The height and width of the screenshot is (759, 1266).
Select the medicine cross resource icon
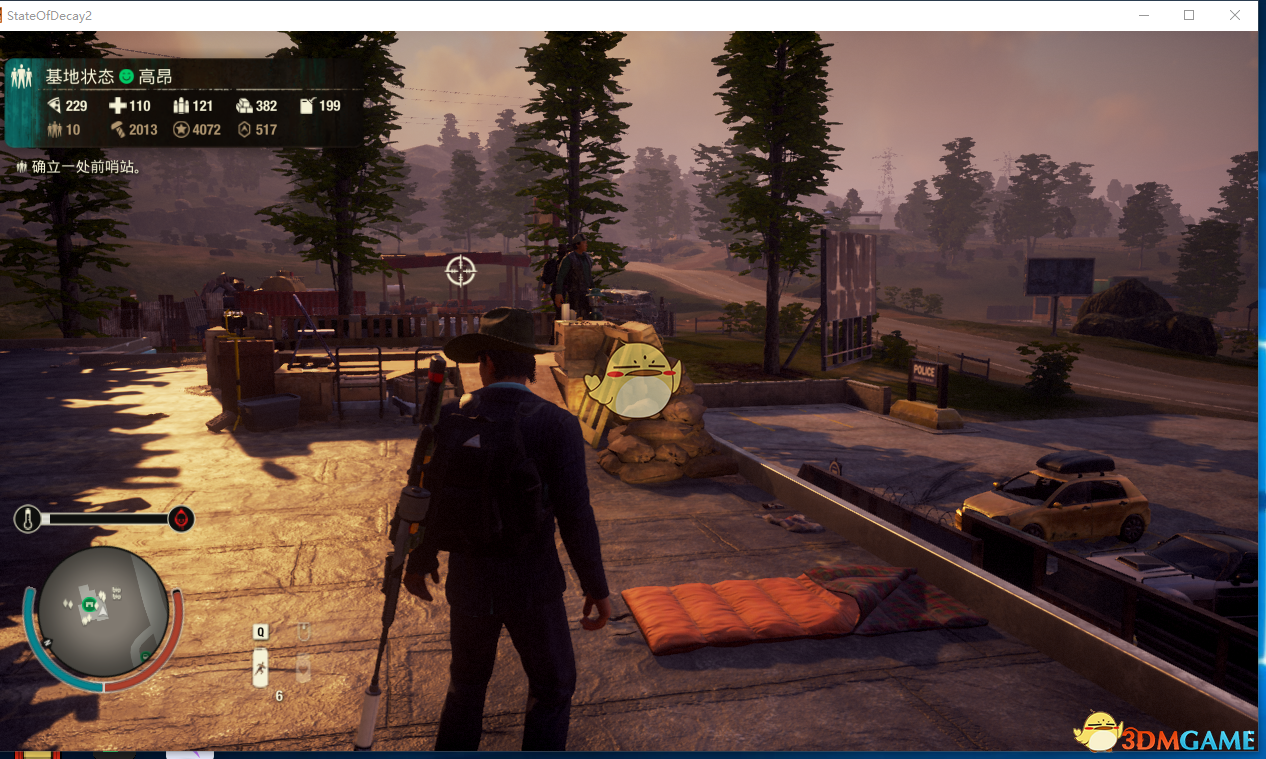tap(117, 106)
